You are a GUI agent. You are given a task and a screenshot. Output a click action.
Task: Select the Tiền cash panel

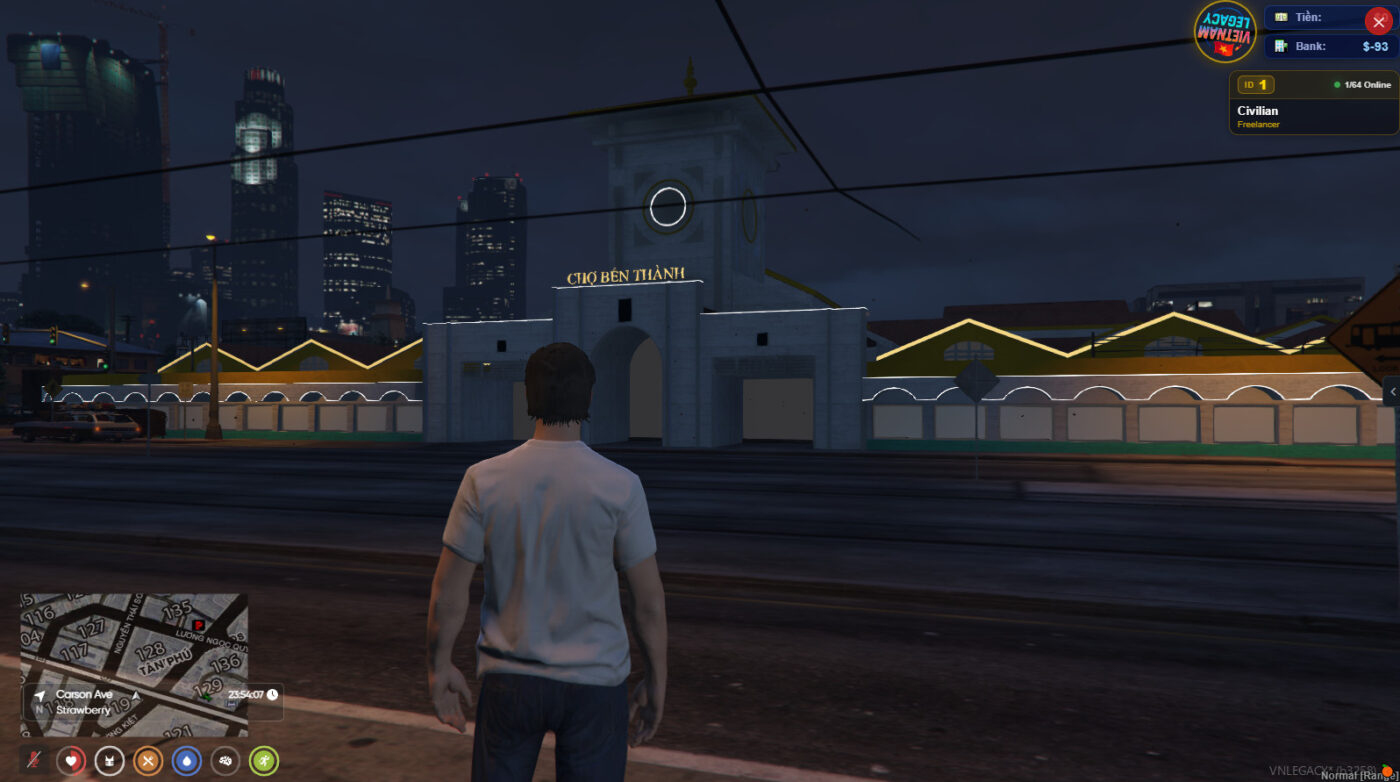(x=1315, y=17)
